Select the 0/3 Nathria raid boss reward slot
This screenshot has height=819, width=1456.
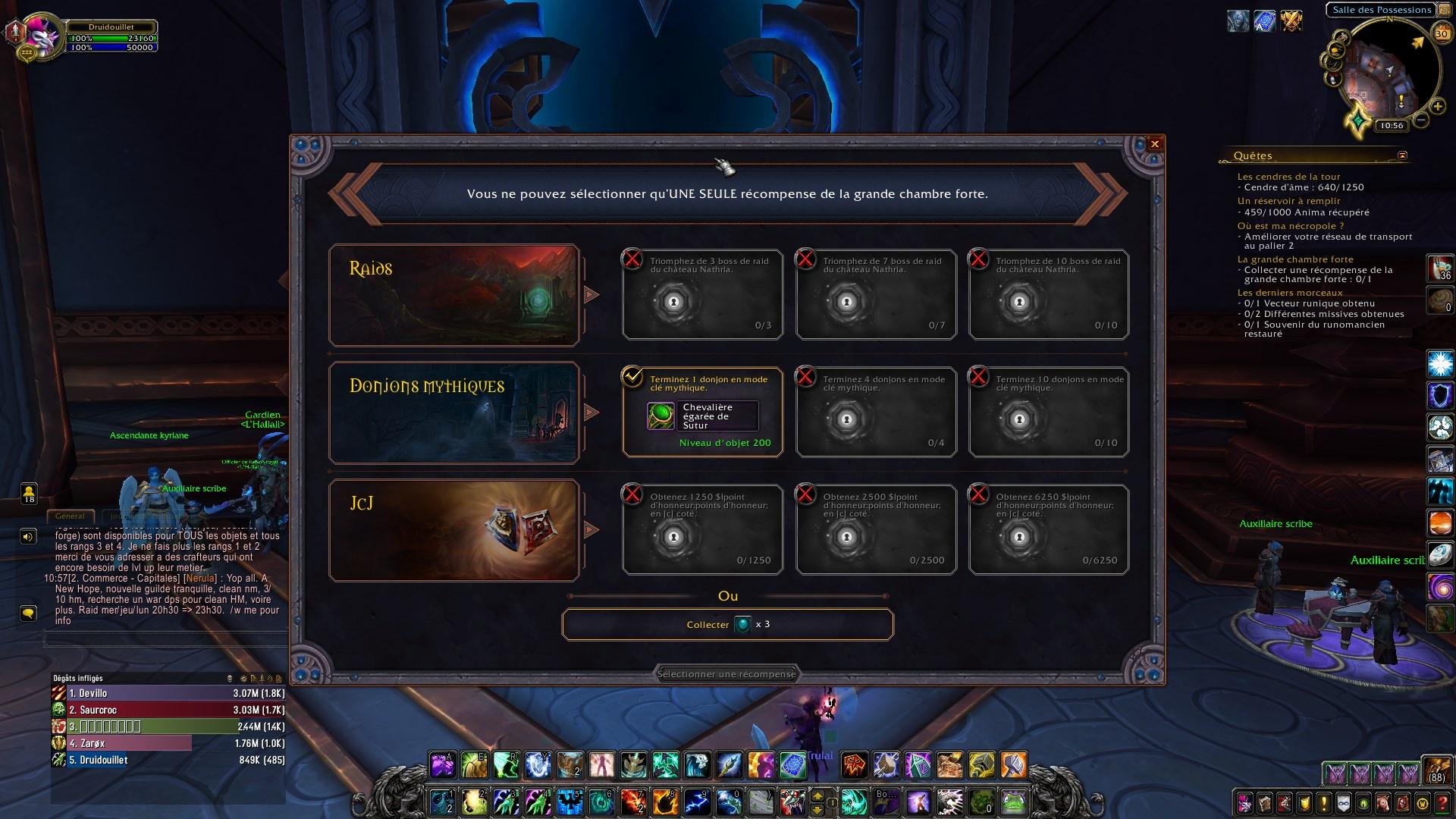(701, 294)
